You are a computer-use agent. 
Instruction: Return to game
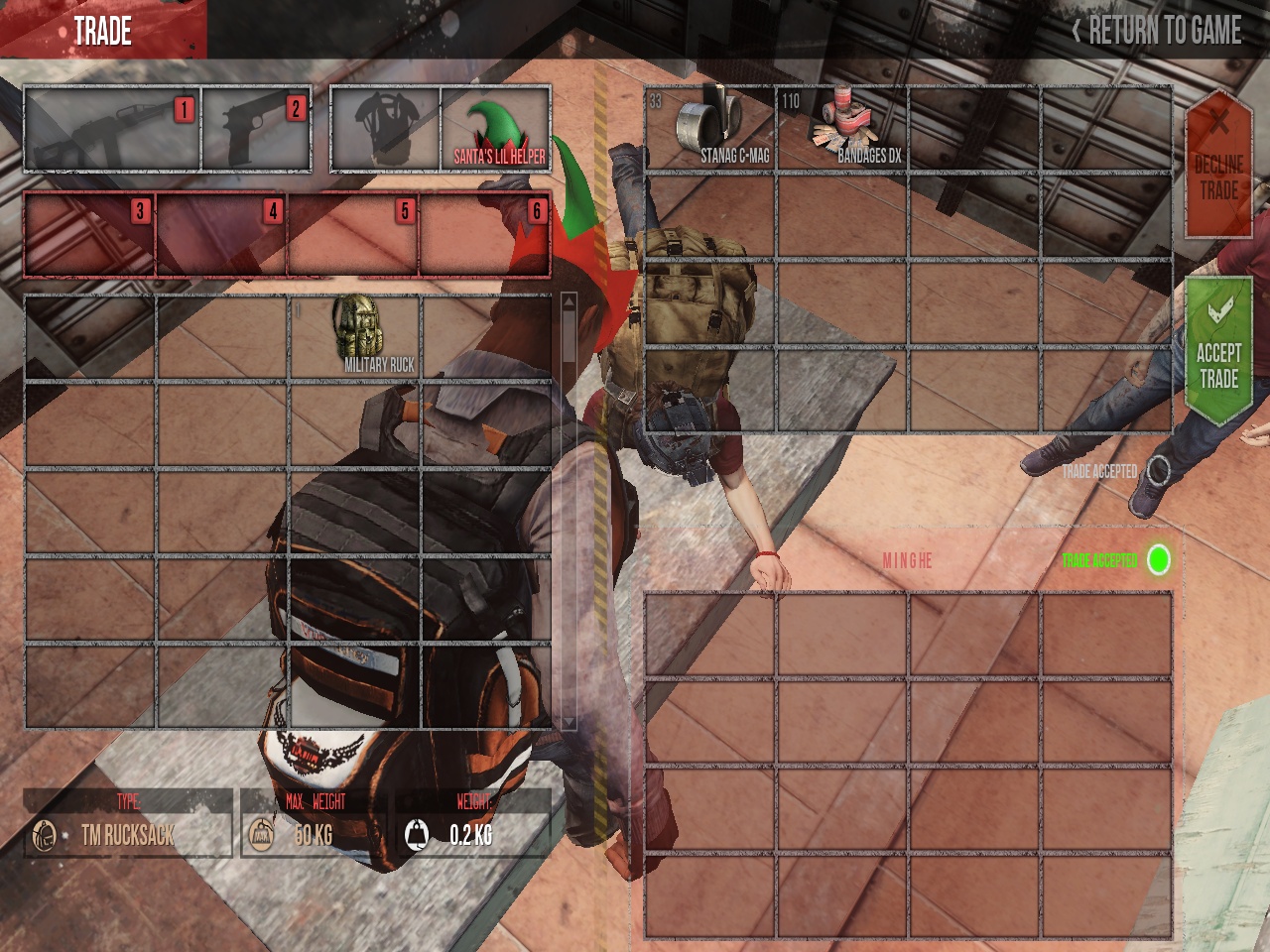tap(1157, 31)
